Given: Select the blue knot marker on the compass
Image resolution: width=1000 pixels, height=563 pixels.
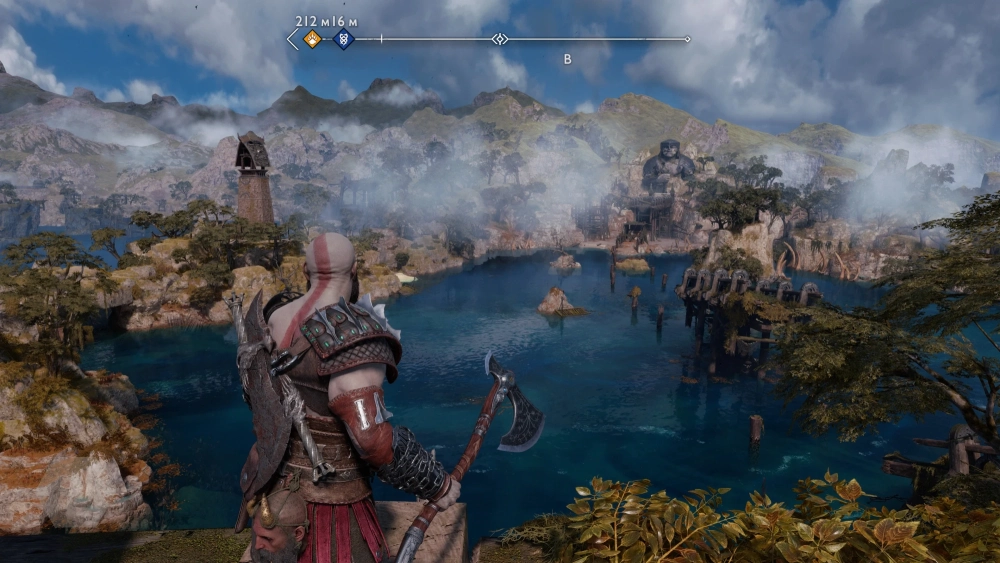Looking at the screenshot, I should tap(343, 39).
